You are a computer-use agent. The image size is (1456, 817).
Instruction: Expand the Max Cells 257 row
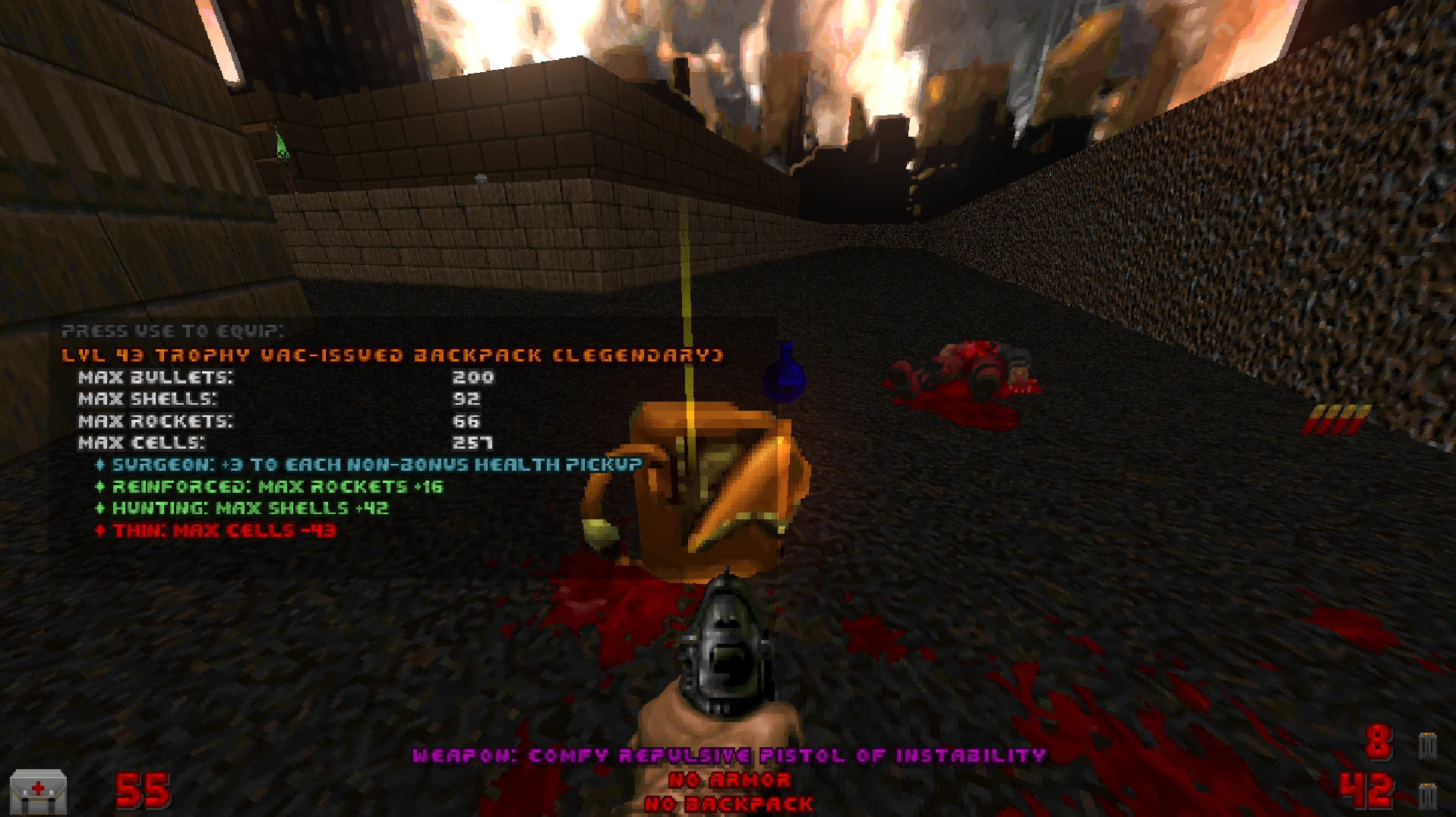(281, 443)
